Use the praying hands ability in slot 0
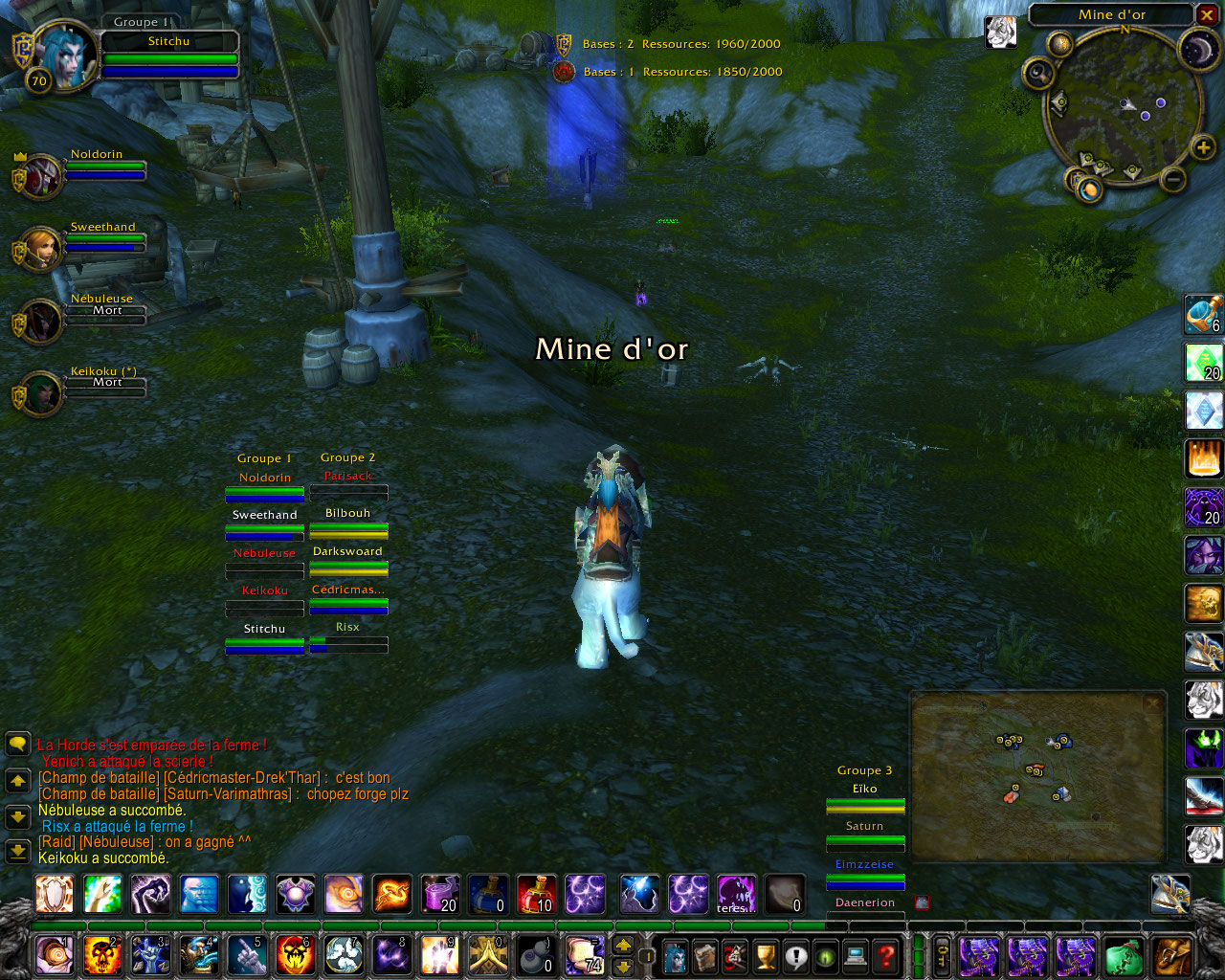Image resolution: width=1225 pixels, height=980 pixels. click(x=487, y=955)
